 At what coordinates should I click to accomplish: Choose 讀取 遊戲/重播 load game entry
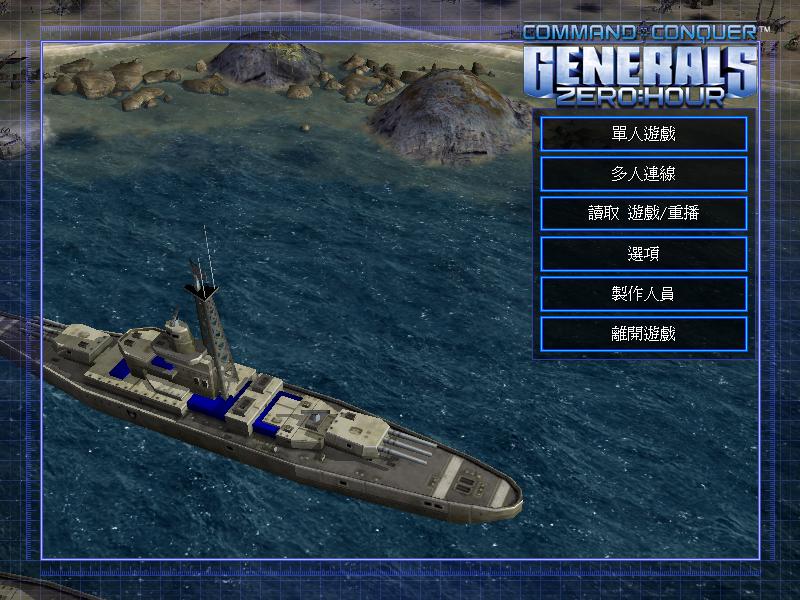[643, 214]
